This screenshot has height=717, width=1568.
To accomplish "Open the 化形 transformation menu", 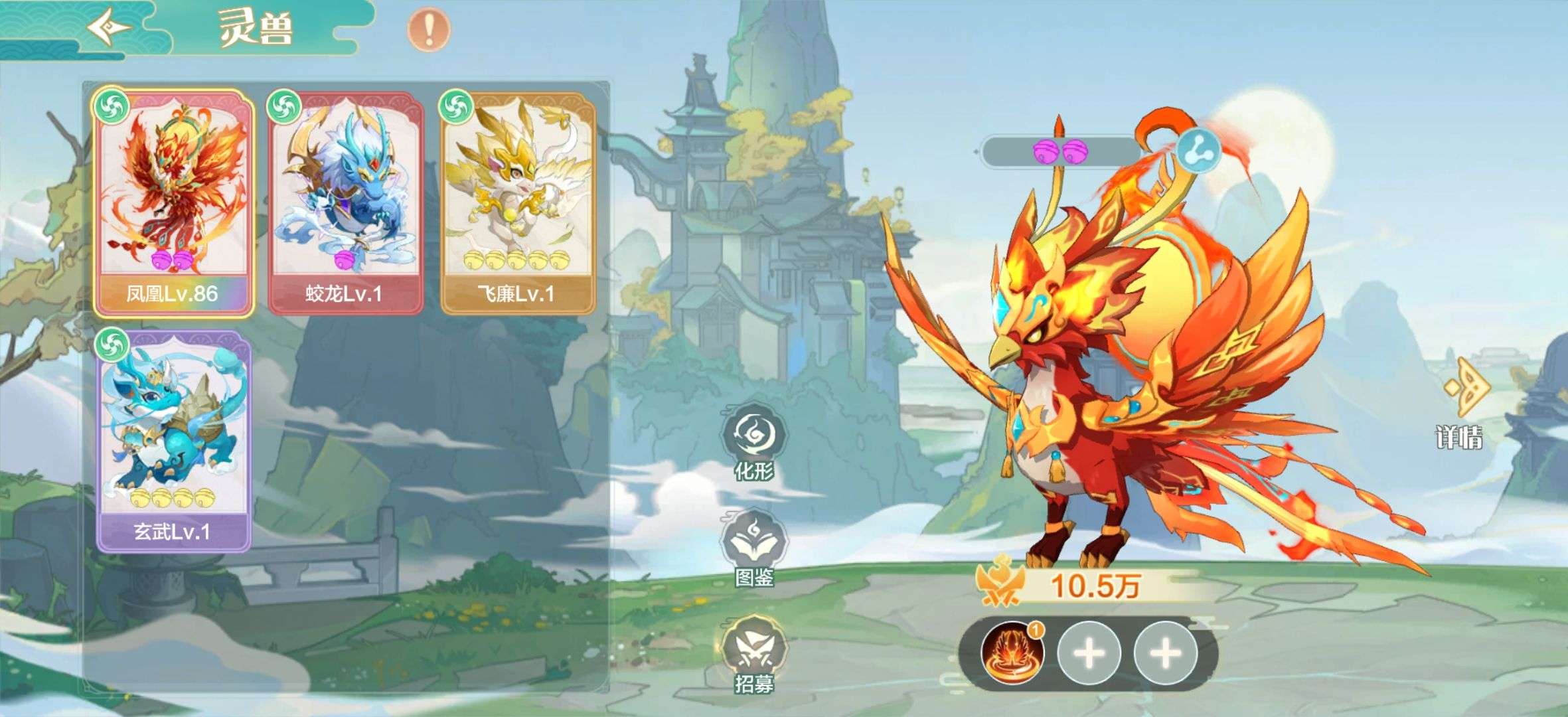I will click(753, 441).
